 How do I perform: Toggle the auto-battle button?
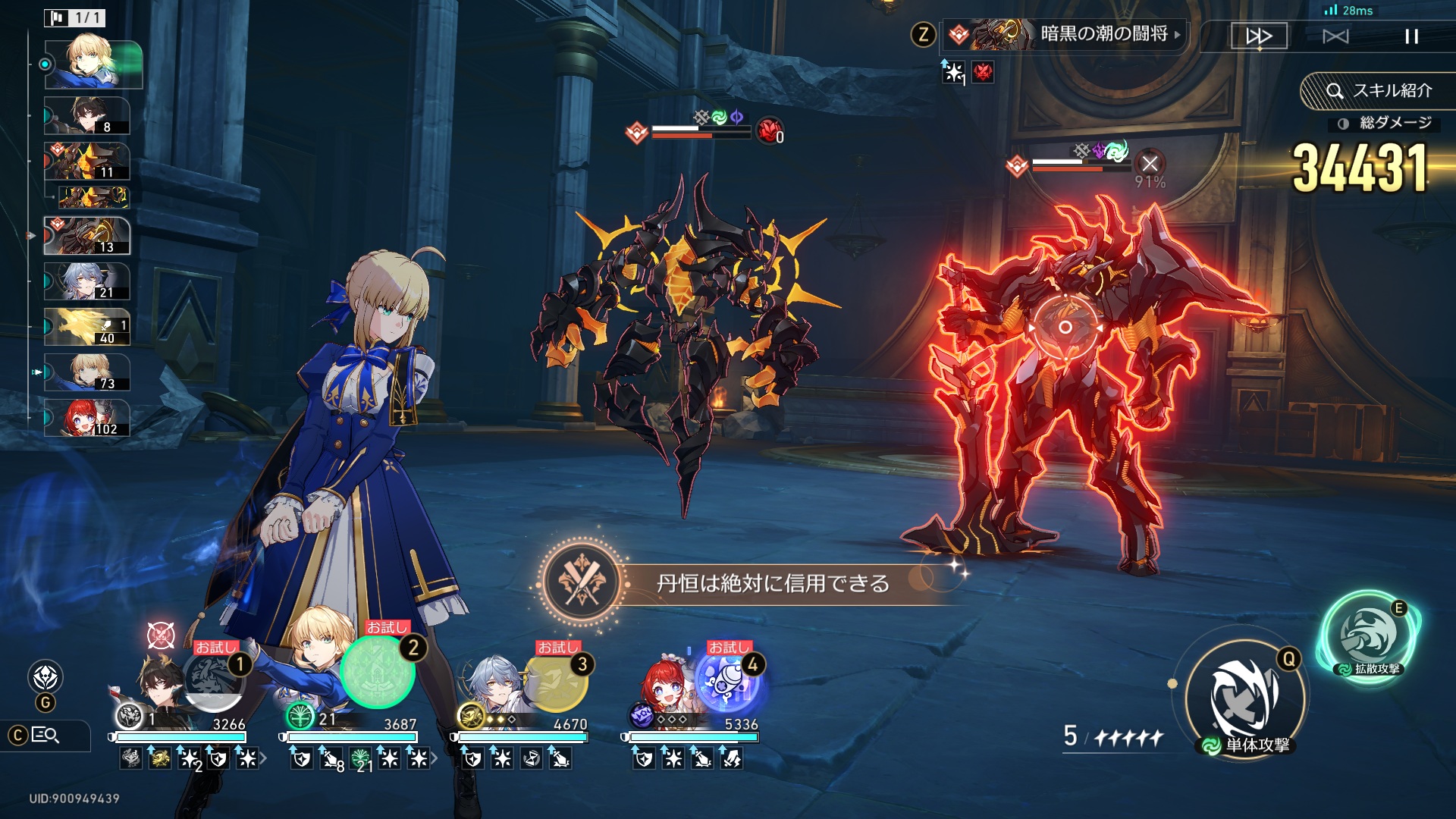1335,36
